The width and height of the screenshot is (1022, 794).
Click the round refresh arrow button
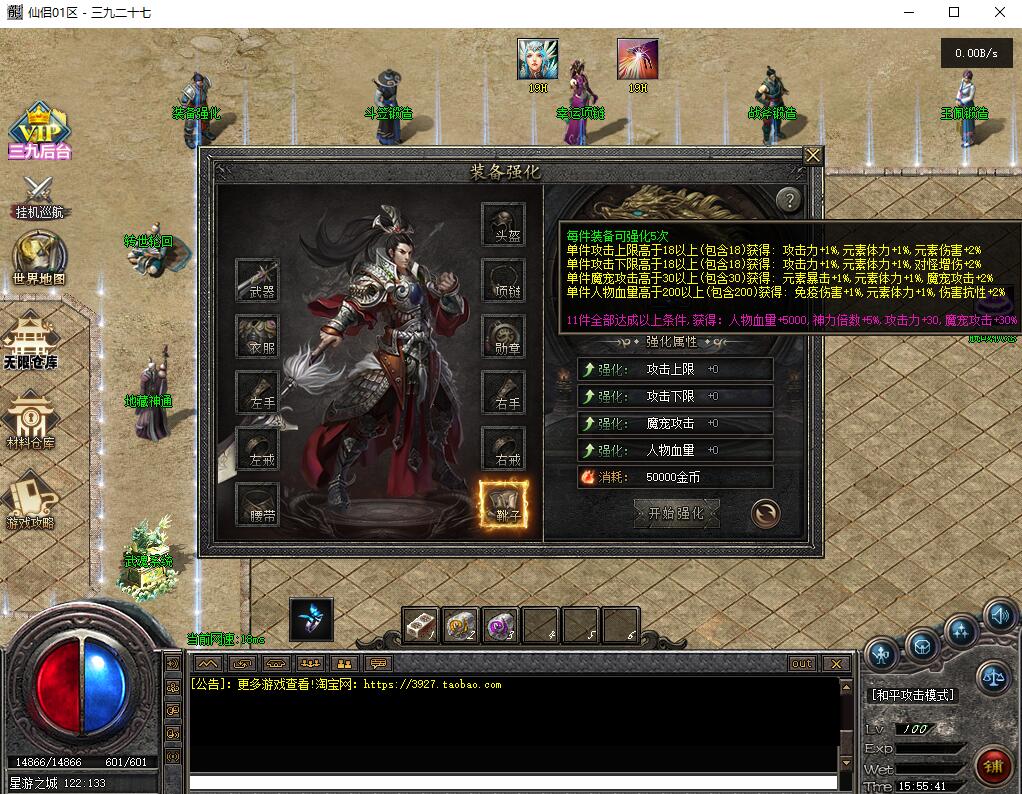(765, 513)
